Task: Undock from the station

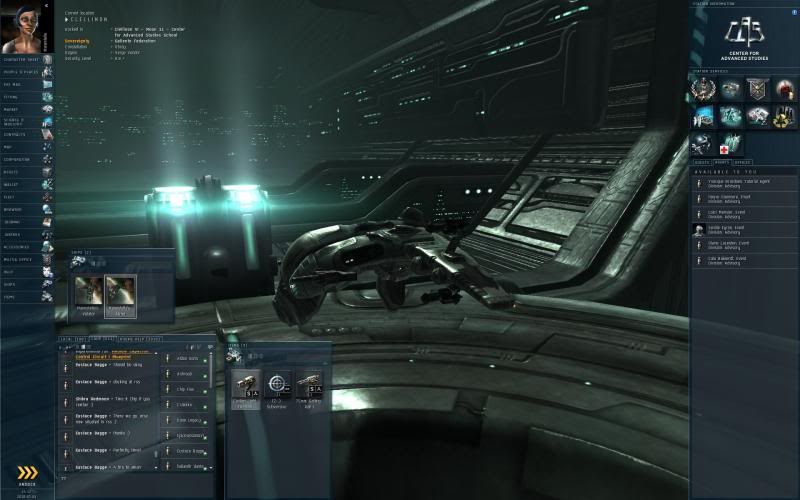Action: 27,474
